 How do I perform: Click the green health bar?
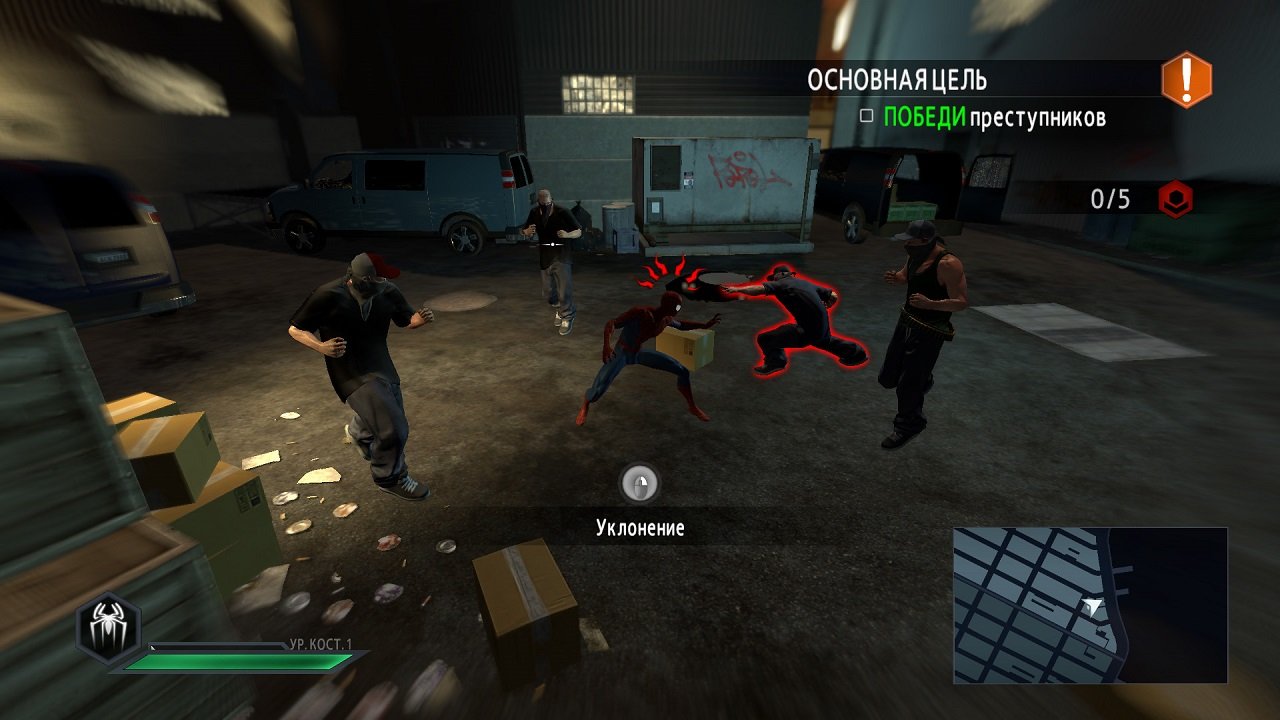(x=240, y=661)
